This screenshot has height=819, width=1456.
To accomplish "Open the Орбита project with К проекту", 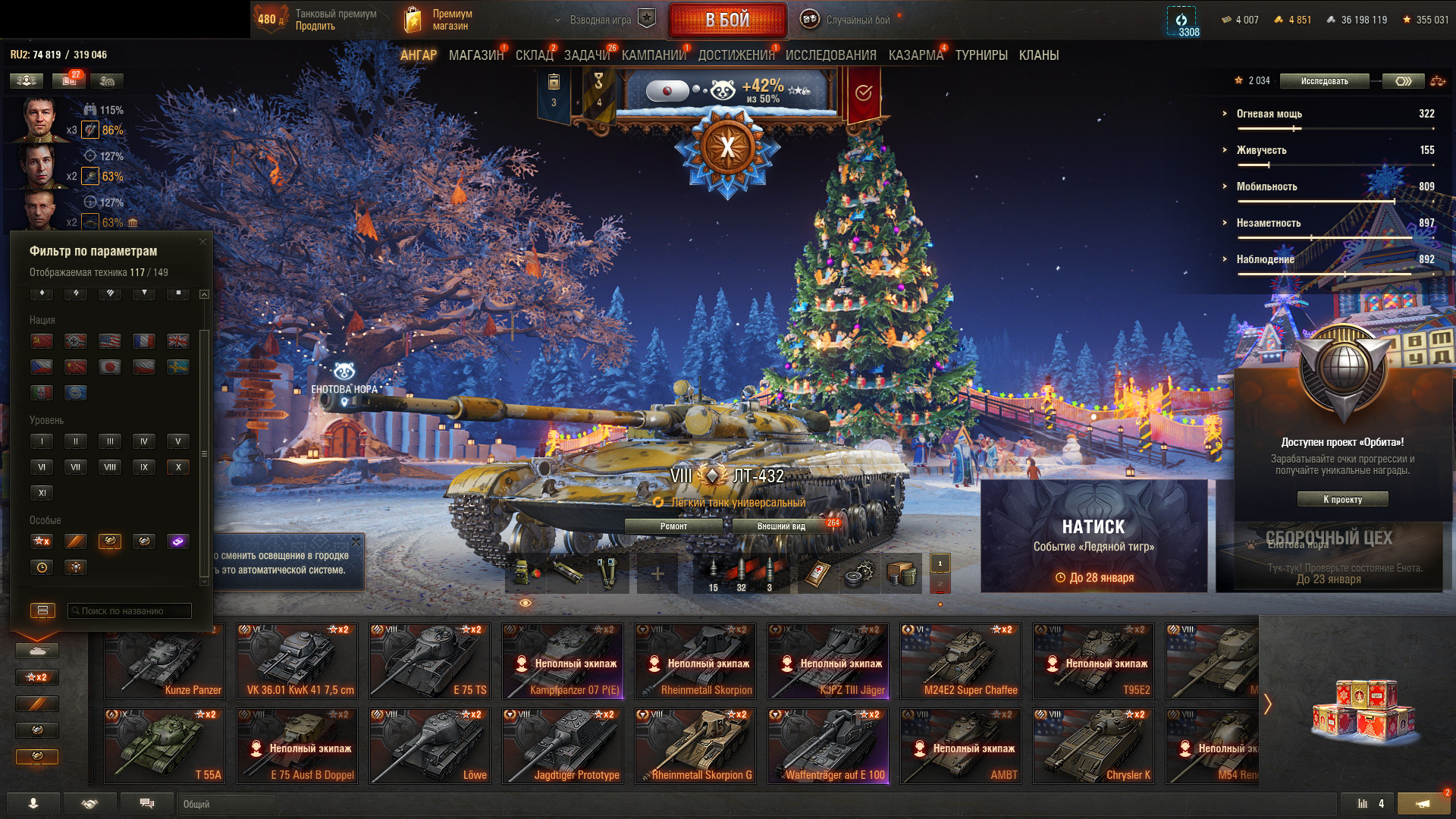I will (1342, 499).
